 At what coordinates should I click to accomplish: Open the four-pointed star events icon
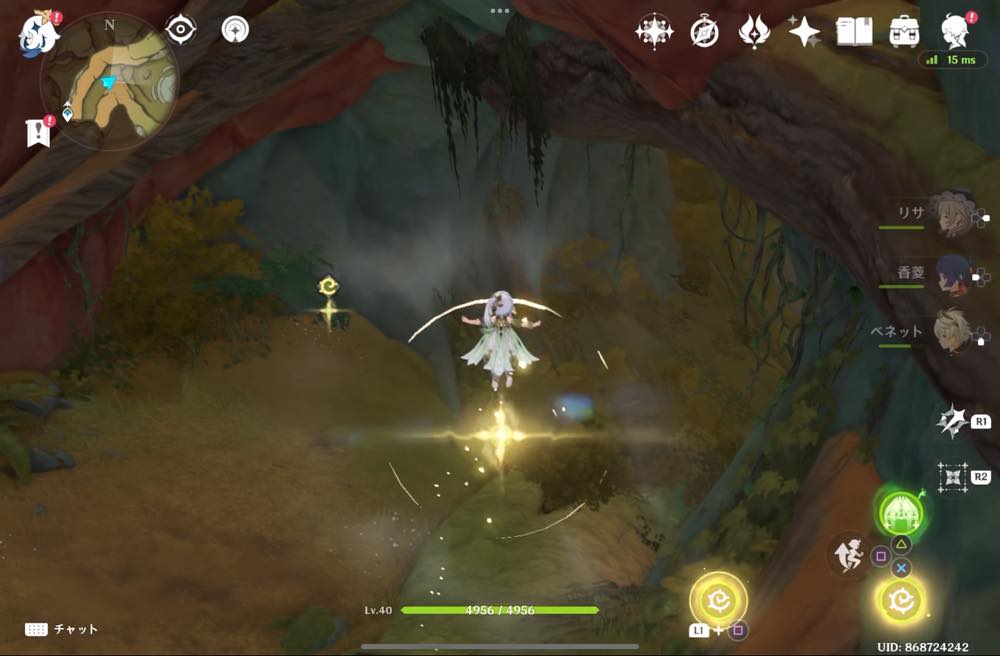(654, 32)
